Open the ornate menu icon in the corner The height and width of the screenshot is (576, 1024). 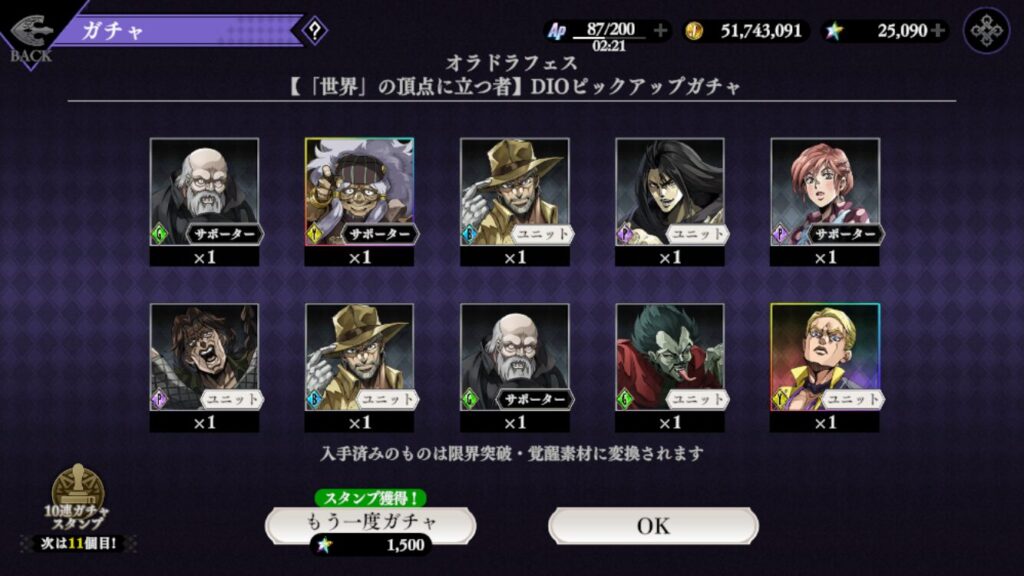point(986,31)
